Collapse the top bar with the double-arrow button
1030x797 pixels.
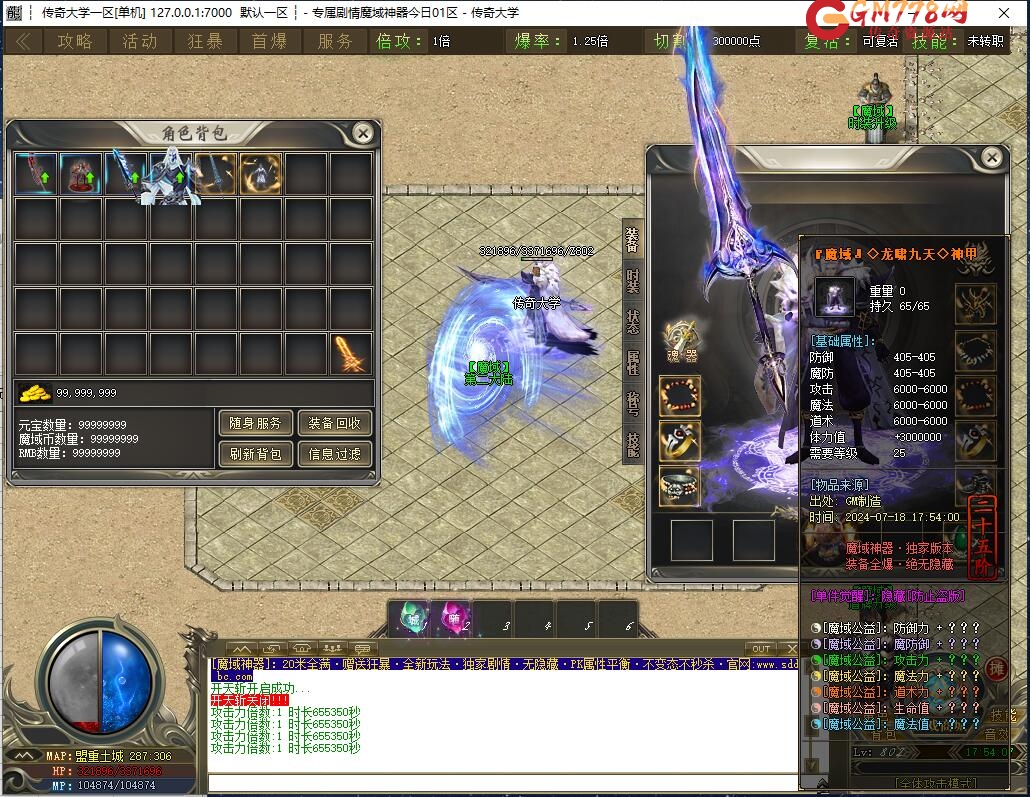pyautogui.click(x=23, y=41)
